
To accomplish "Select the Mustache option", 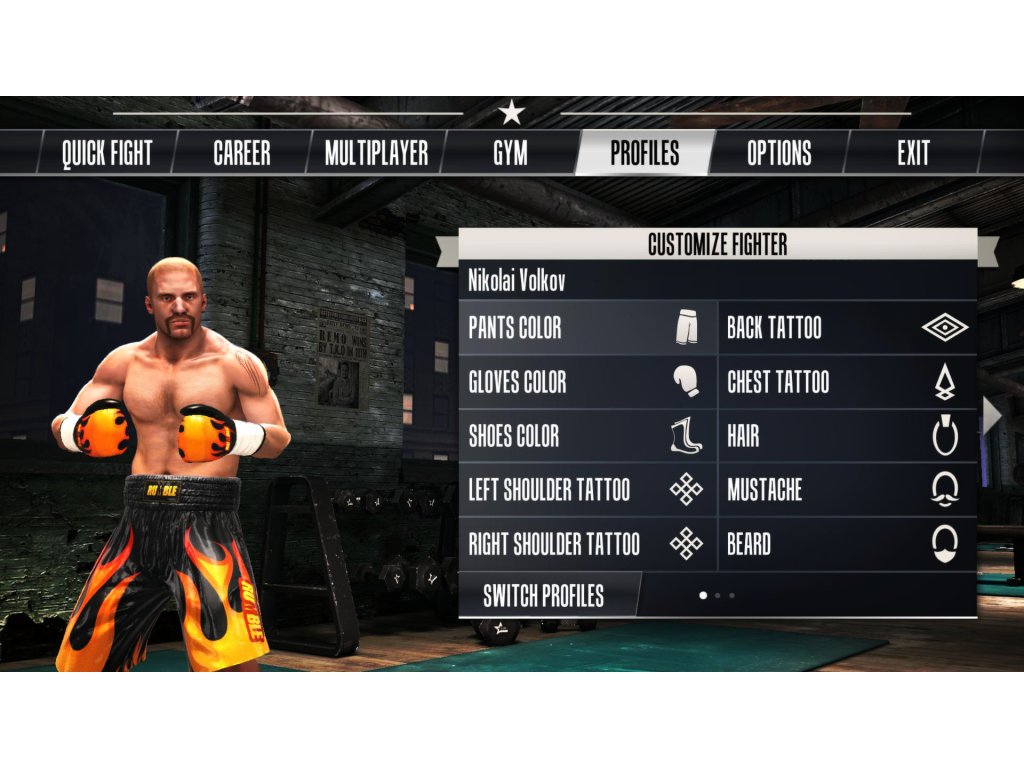I will point(847,490).
